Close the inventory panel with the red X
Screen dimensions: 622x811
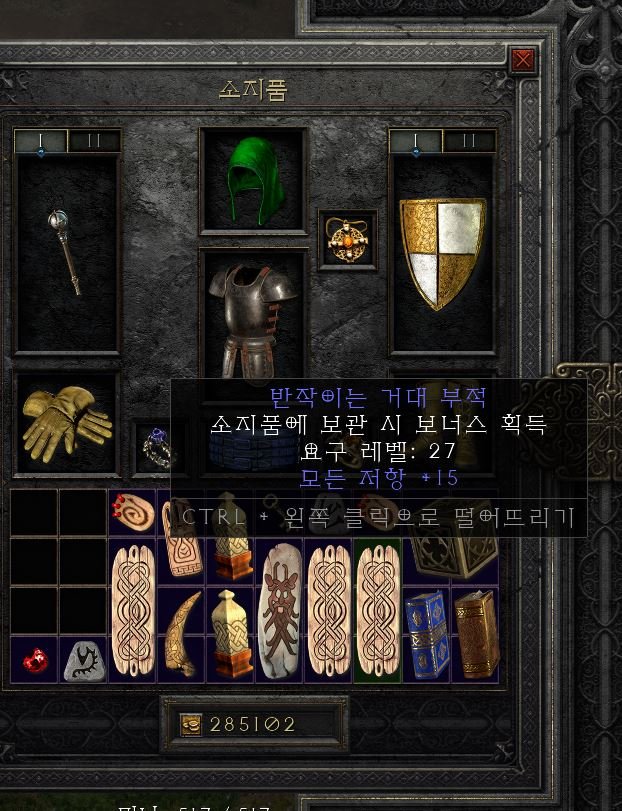pos(522,61)
